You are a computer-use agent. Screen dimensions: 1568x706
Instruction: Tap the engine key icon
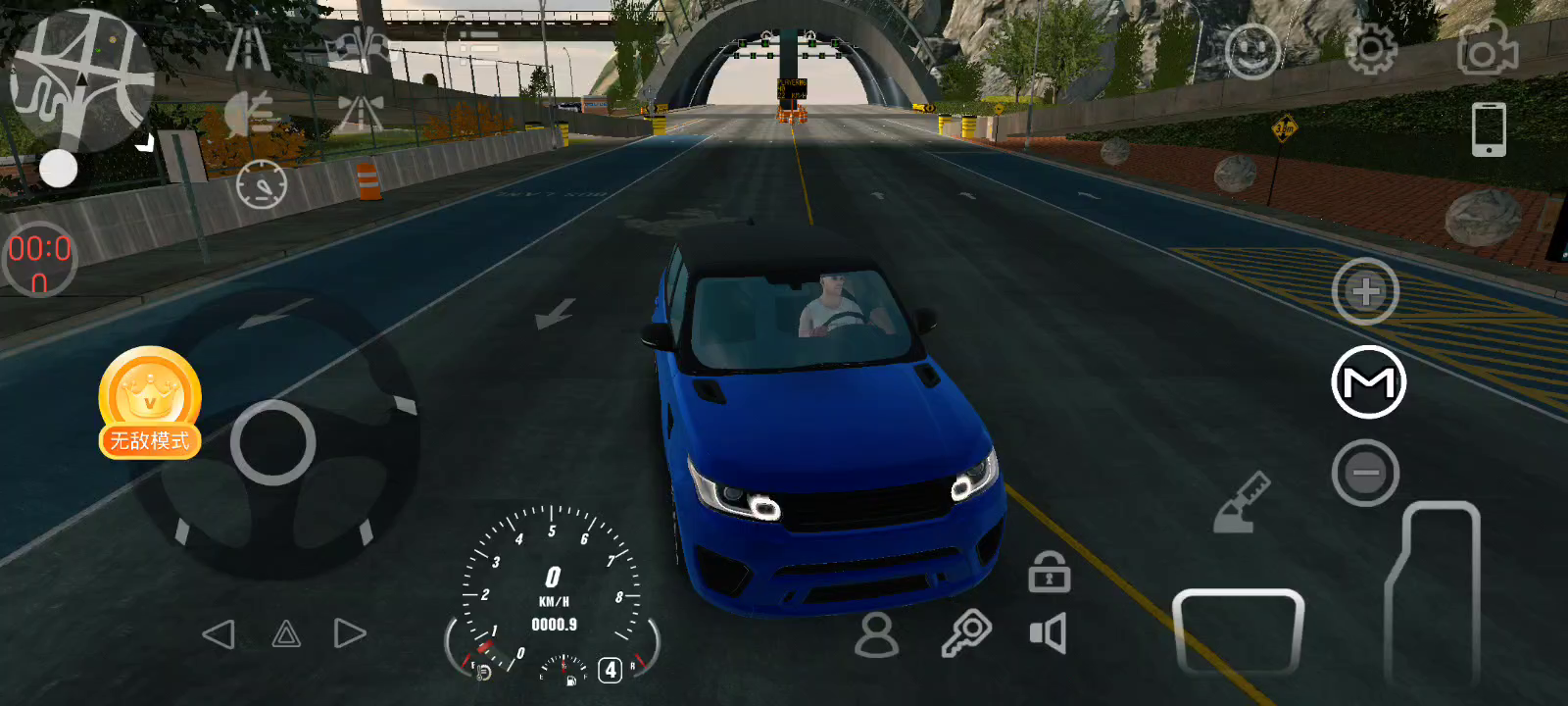pos(966,633)
